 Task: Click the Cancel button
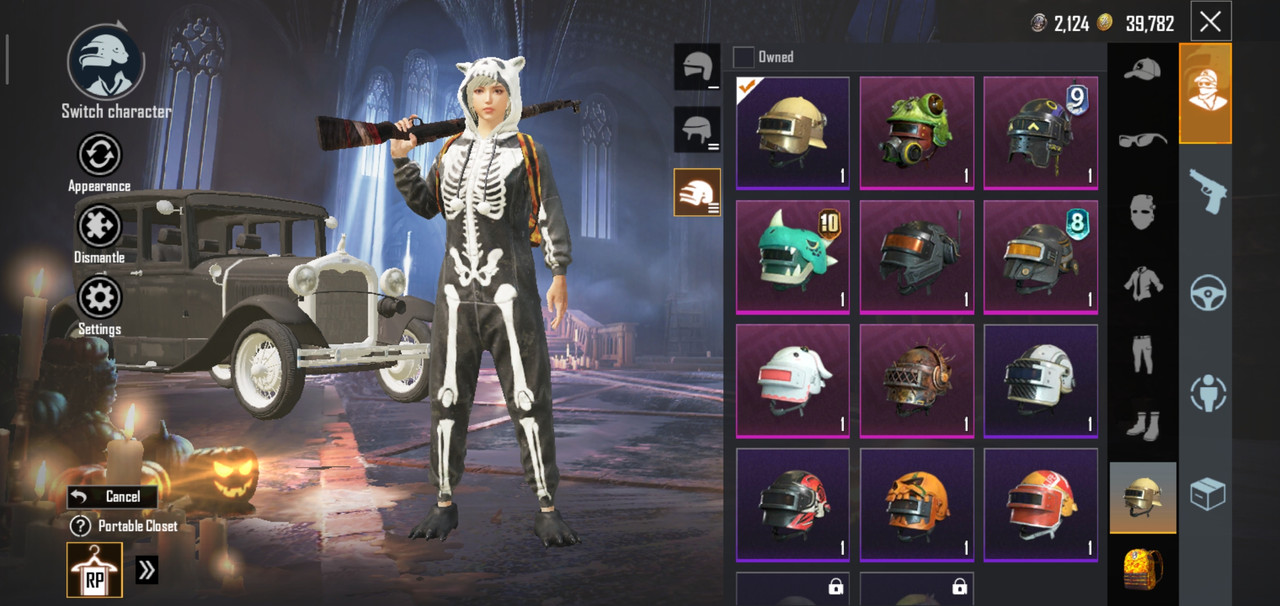point(112,496)
